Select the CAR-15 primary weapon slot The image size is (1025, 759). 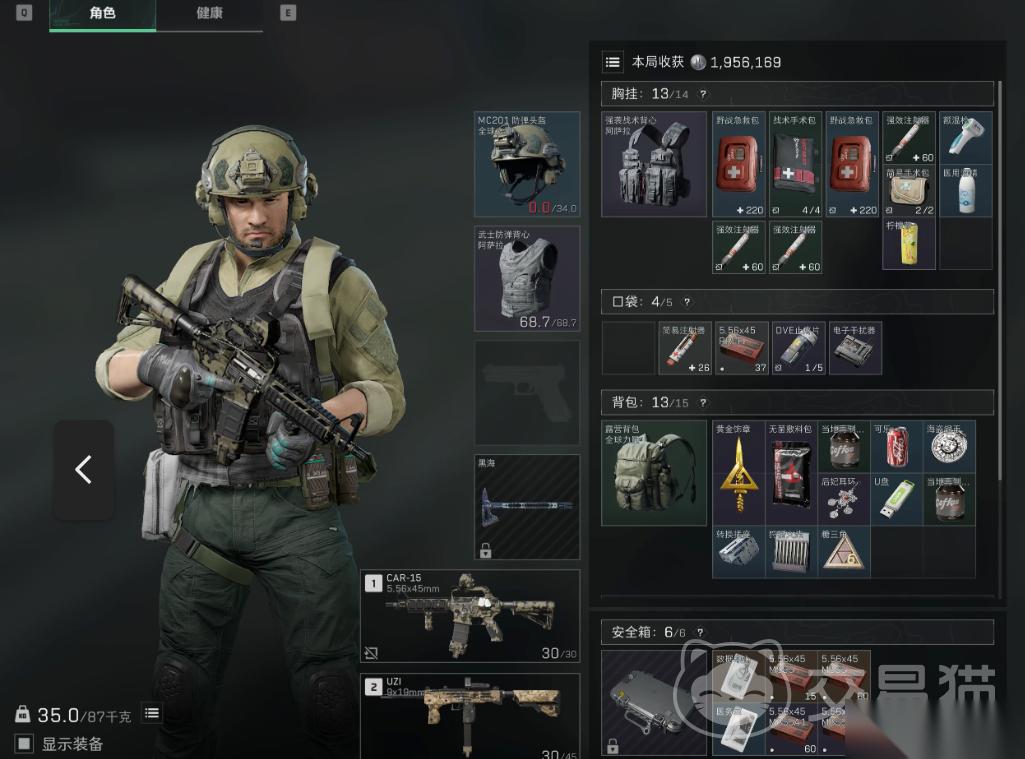click(470, 615)
